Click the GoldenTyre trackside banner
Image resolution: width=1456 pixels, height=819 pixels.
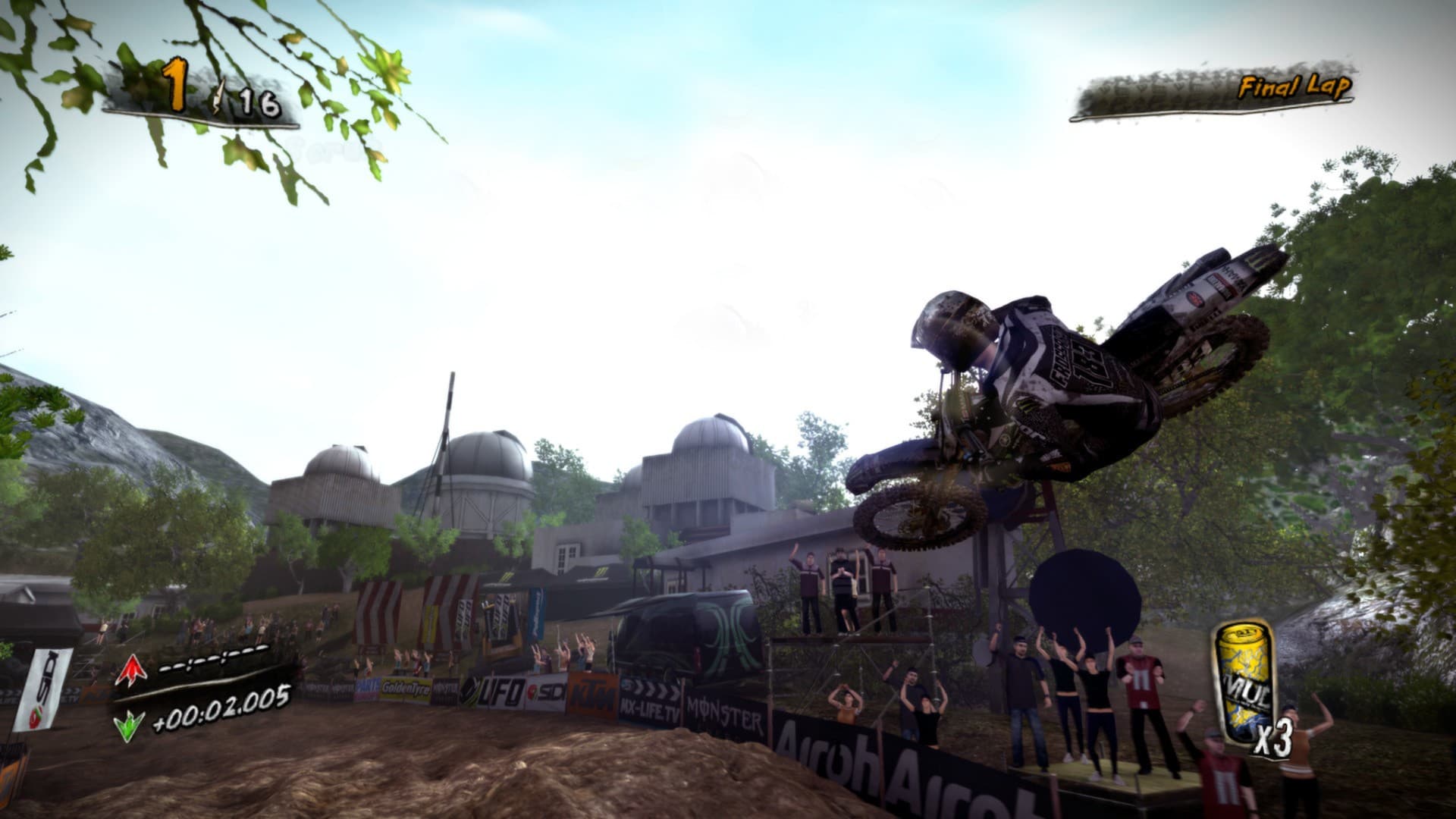[x=406, y=689]
